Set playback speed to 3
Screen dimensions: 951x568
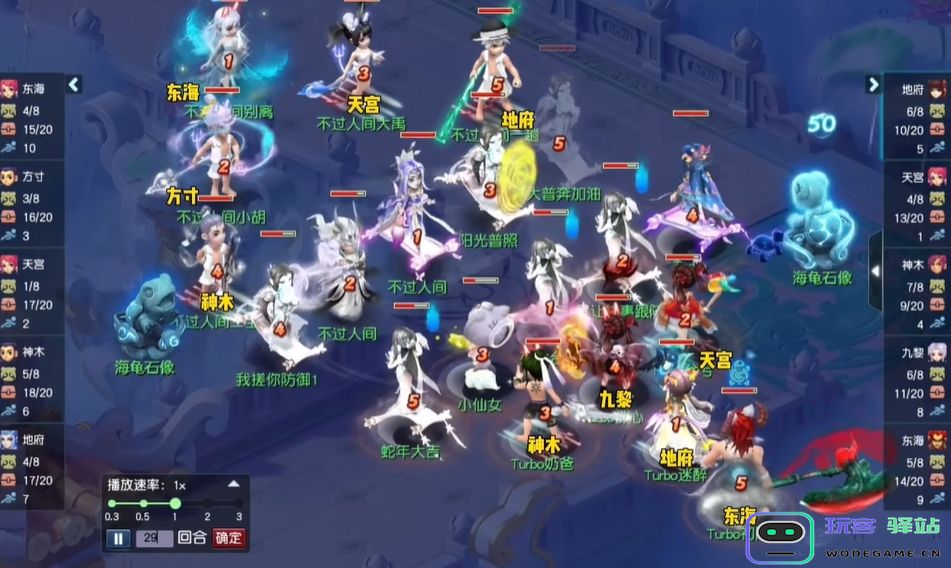[239, 504]
